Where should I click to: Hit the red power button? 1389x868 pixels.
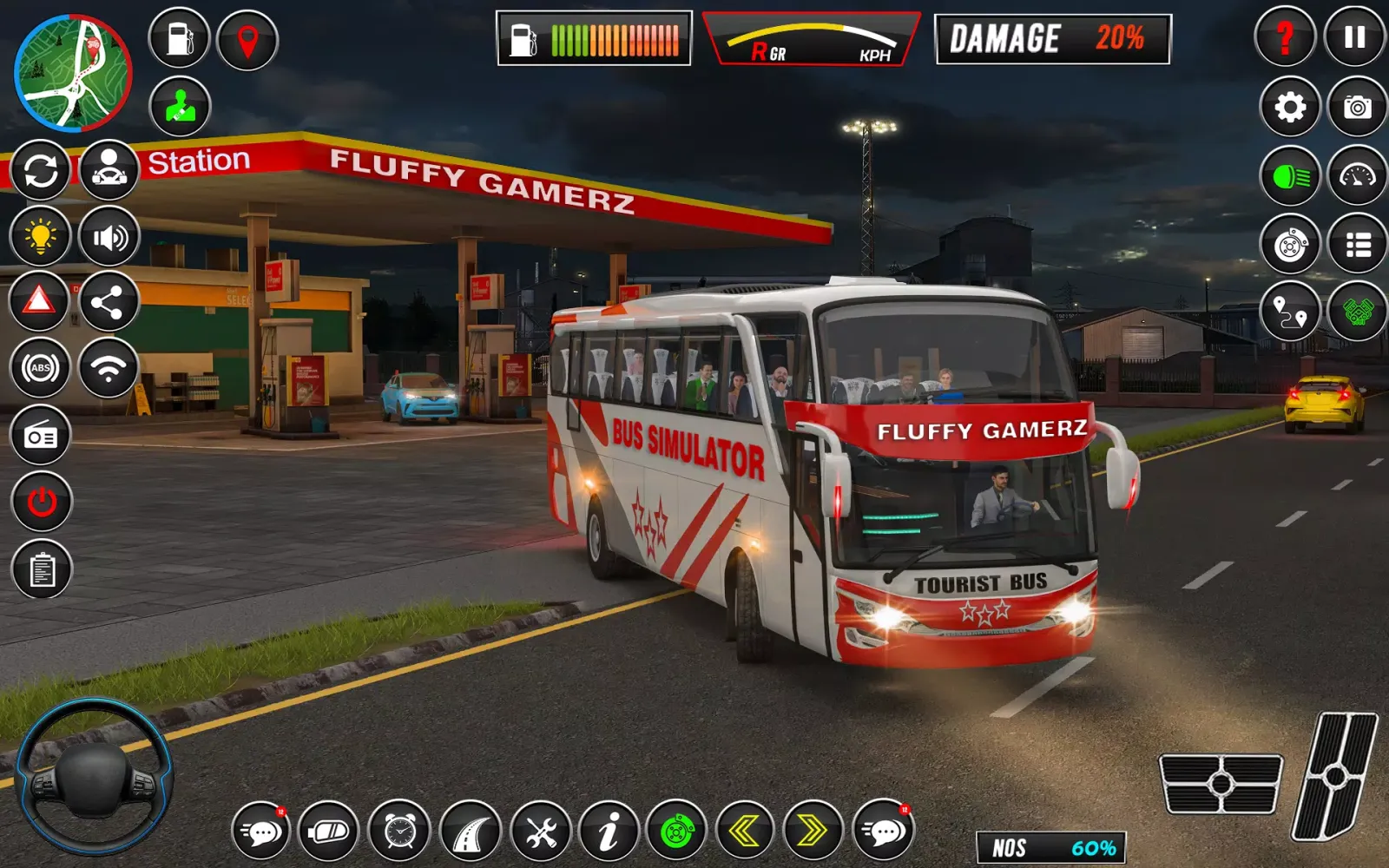click(x=41, y=502)
